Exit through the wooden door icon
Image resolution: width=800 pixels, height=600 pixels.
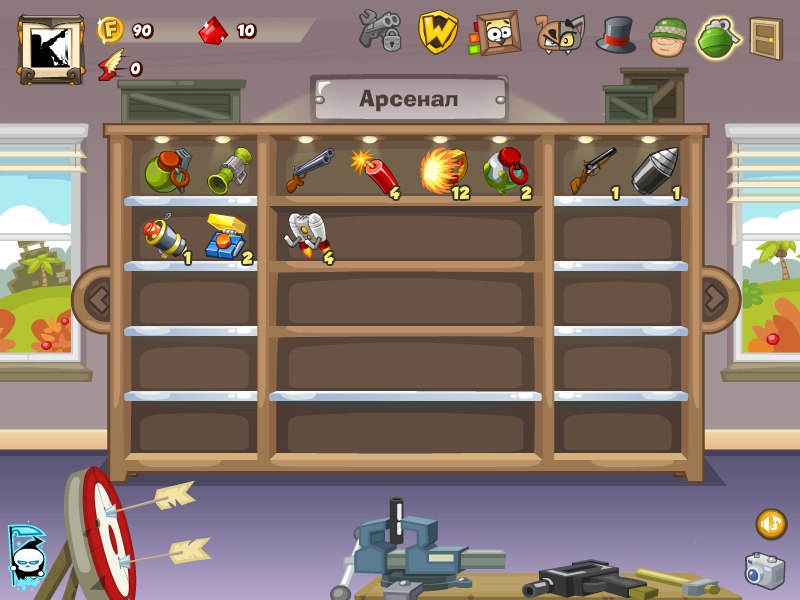tap(766, 38)
